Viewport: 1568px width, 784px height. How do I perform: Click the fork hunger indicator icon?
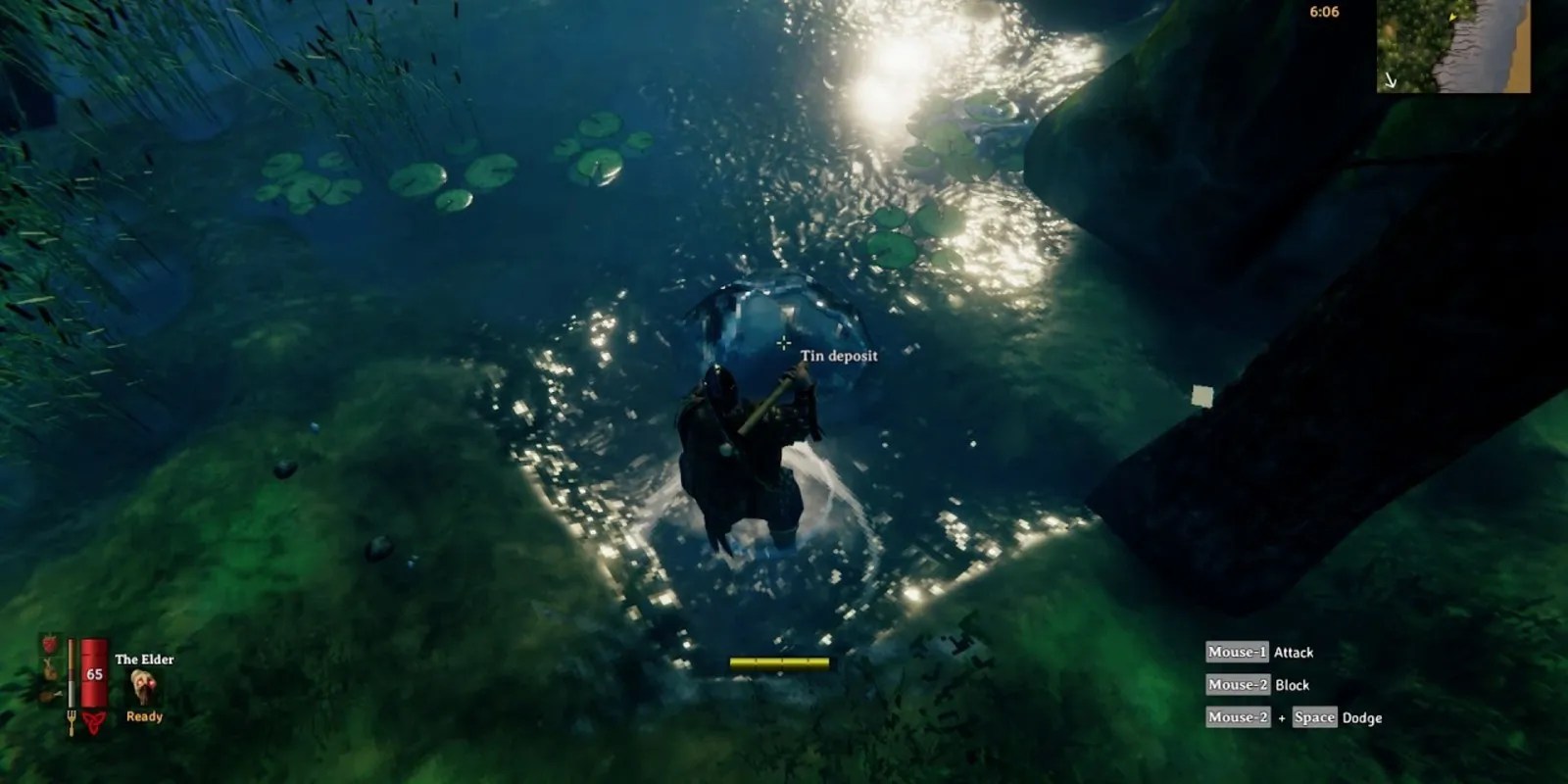72,721
